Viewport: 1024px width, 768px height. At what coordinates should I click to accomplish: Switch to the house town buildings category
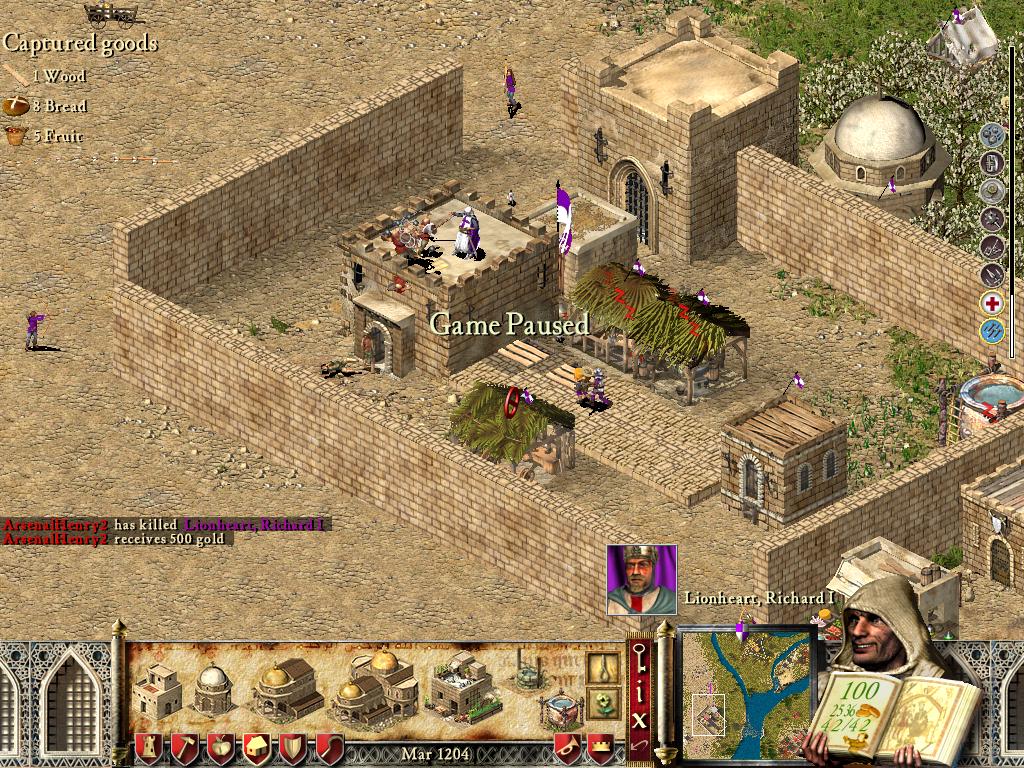pyautogui.click(x=257, y=747)
